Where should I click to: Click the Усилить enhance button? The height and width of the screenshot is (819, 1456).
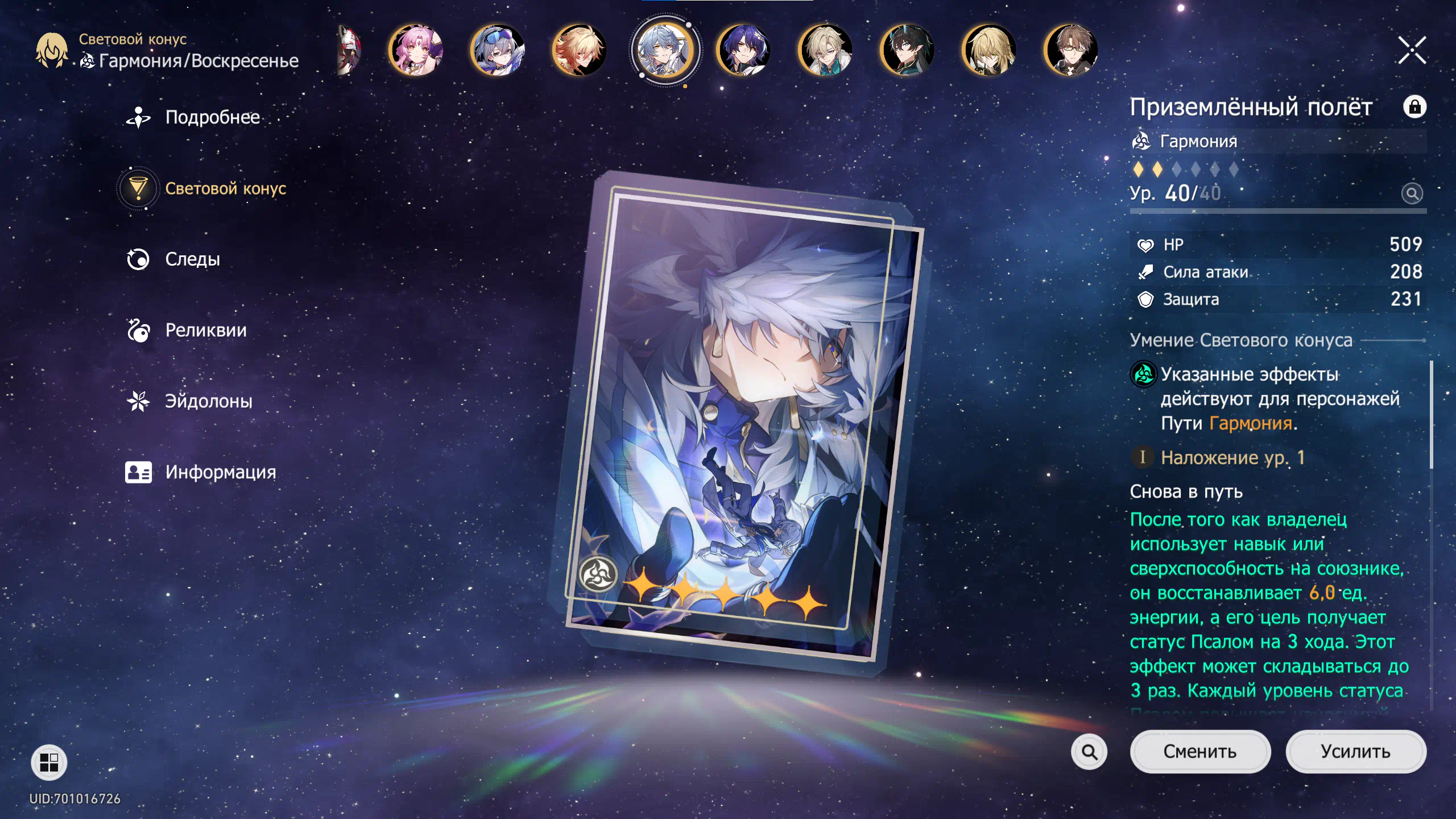click(1355, 751)
